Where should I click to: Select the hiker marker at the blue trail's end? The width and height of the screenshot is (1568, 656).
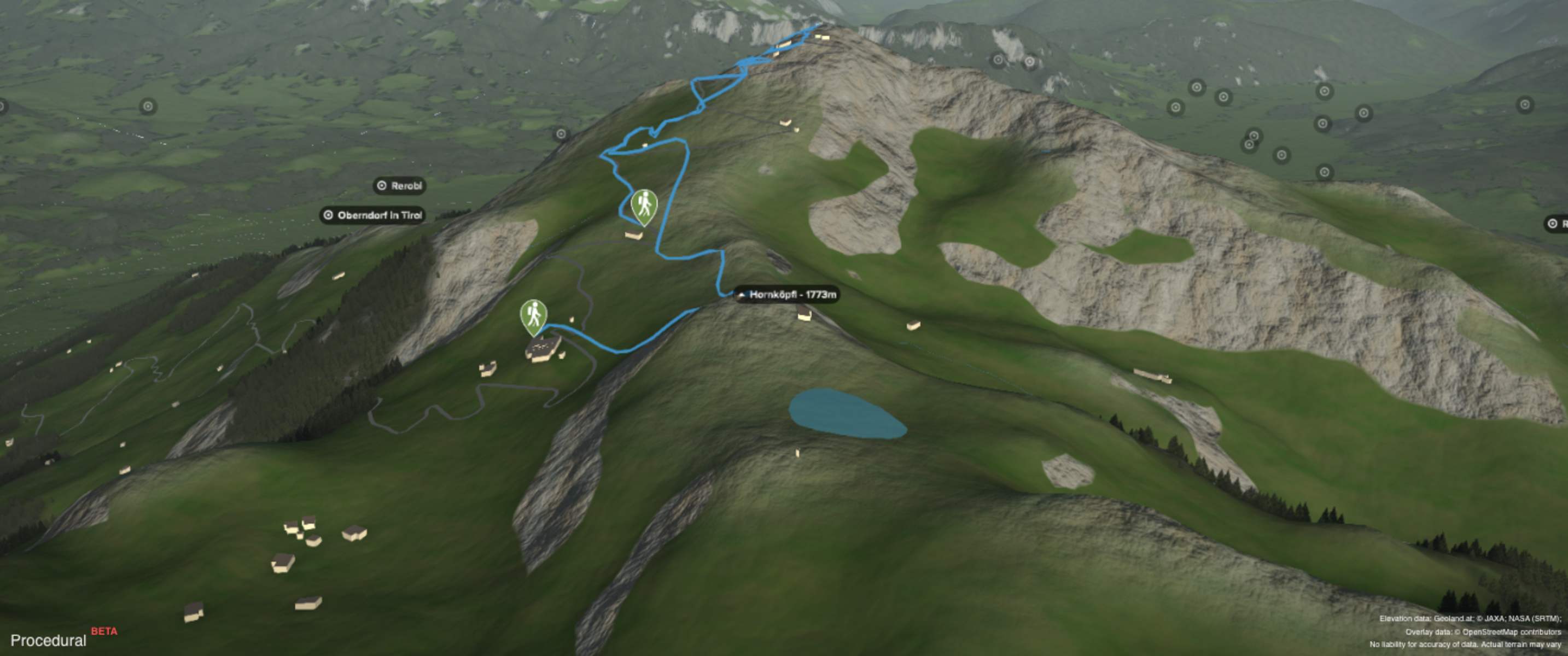[x=533, y=316]
